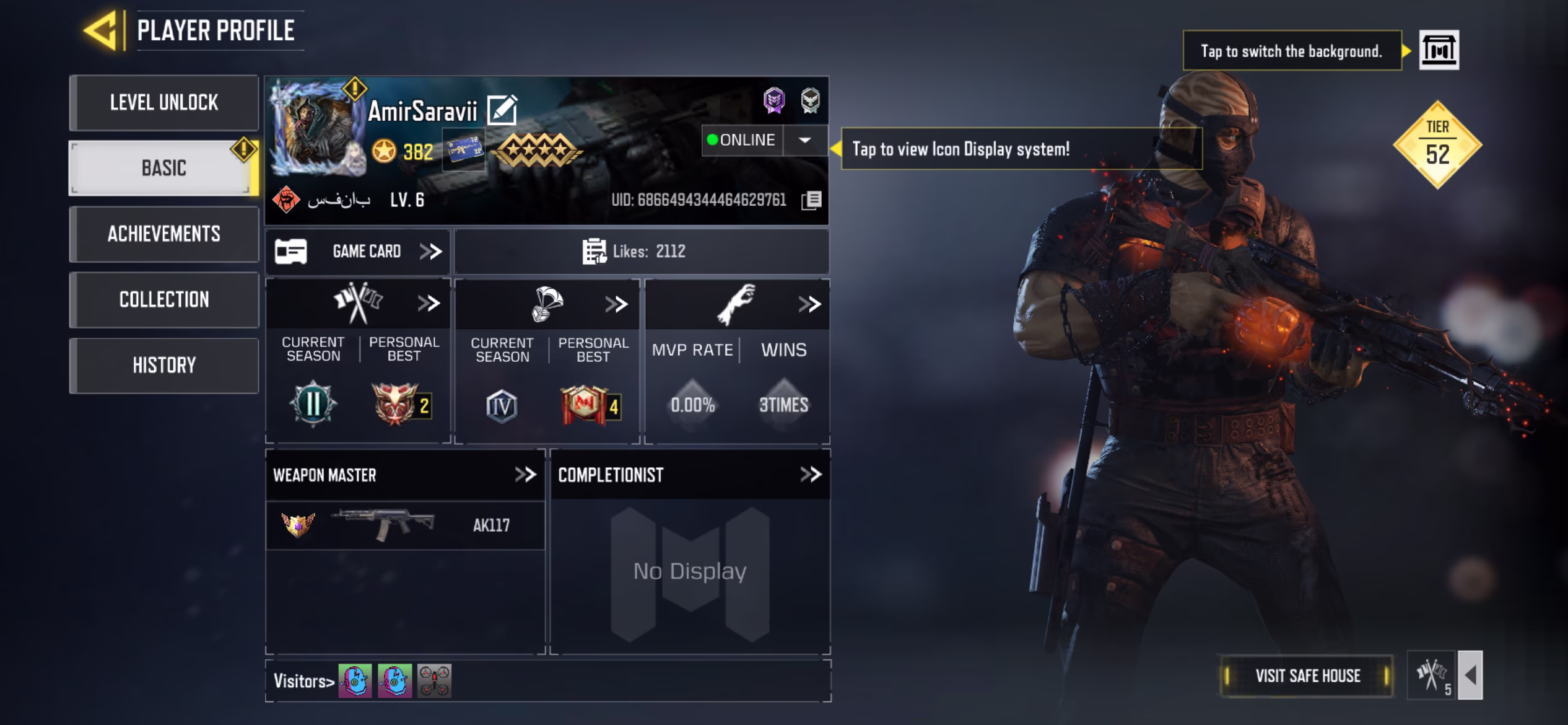Click the Visit Safe House button
Image resolution: width=1568 pixels, height=725 pixels.
[1307, 675]
